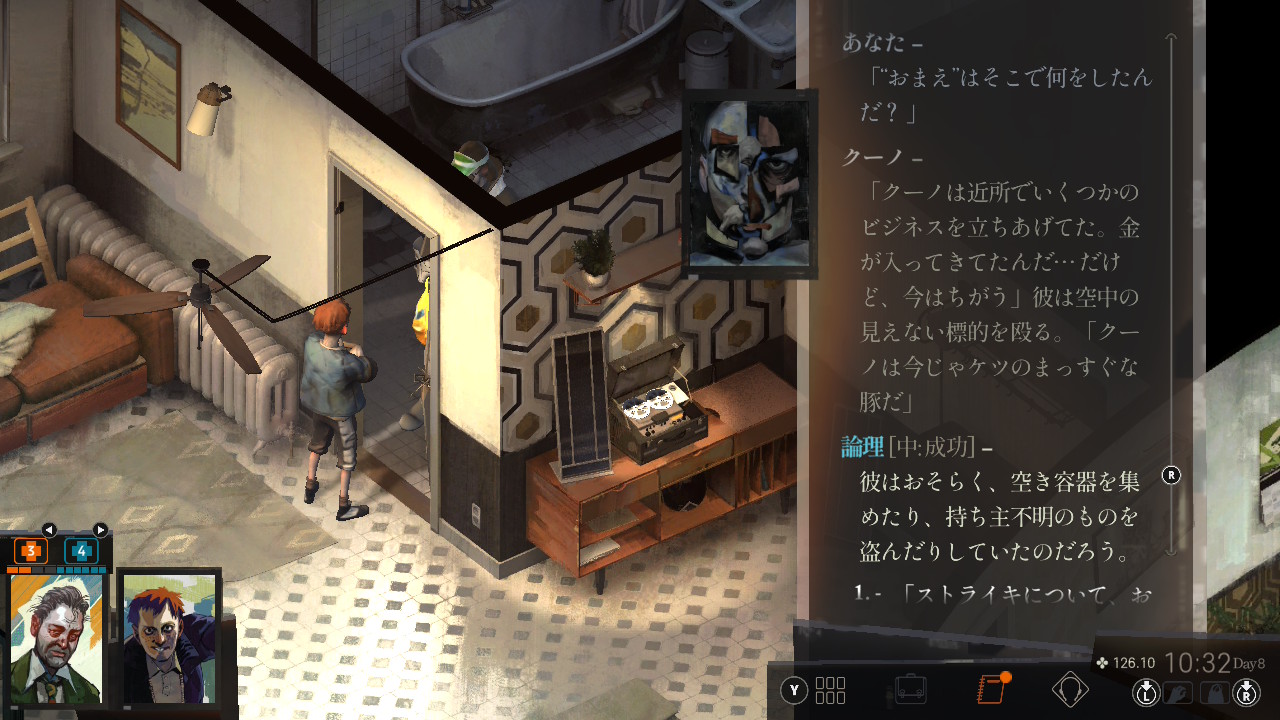Select the bag held-item slot
1280x720 pixels.
tap(1213, 692)
